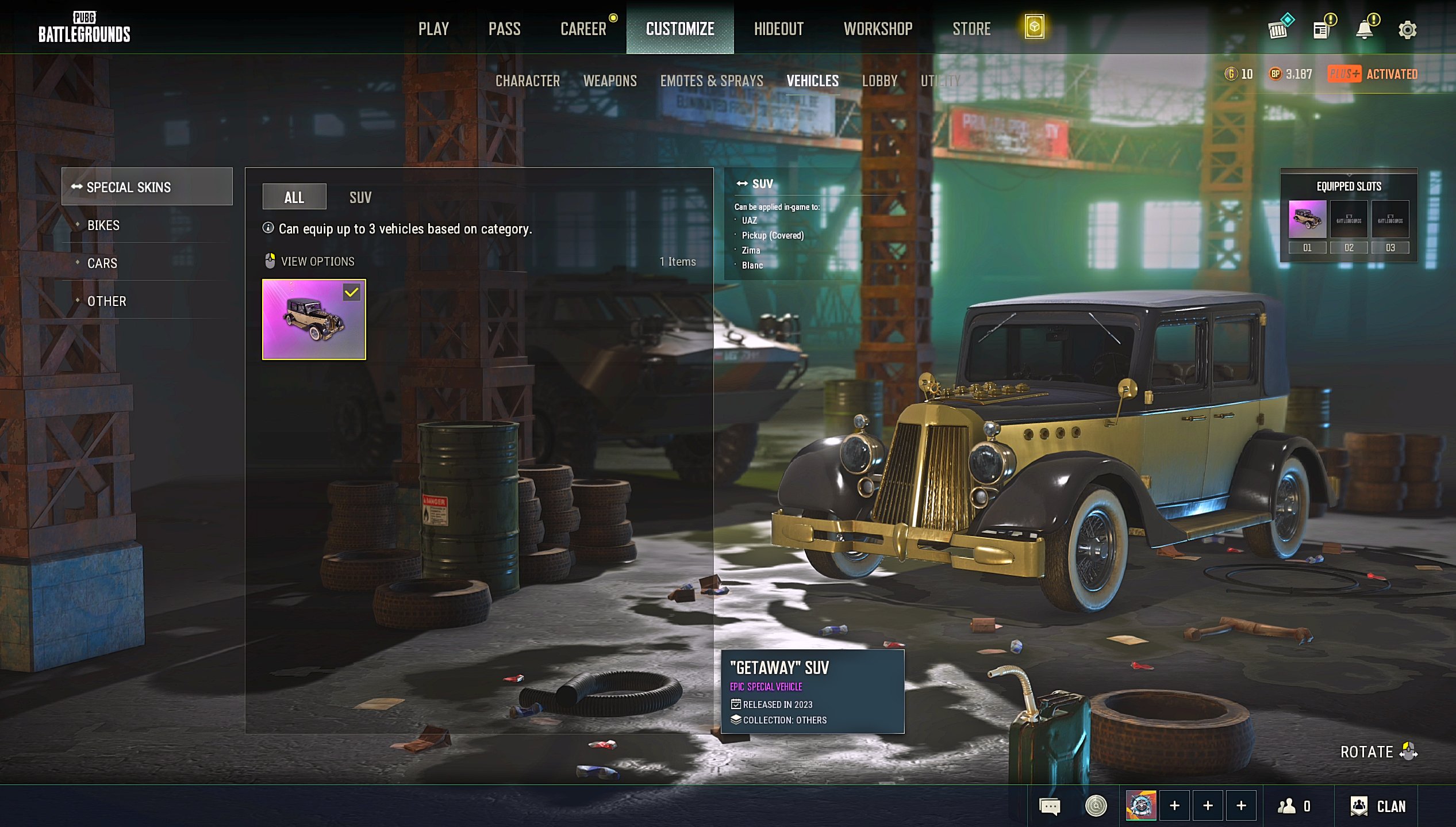This screenshot has width=1456, height=827.
Task: Filter skins by SUV
Action: (x=360, y=198)
